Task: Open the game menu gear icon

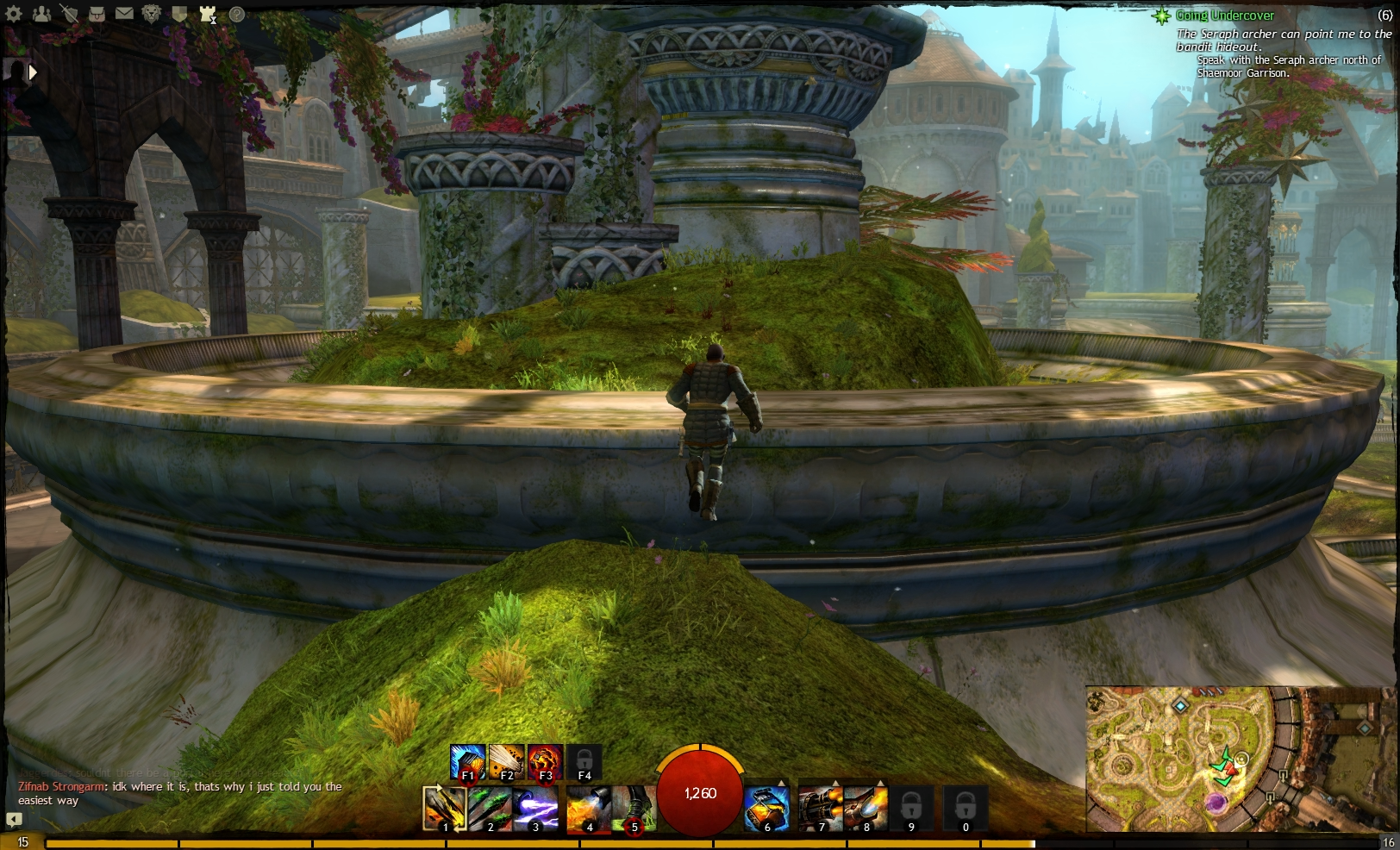Action: click(14, 12)
